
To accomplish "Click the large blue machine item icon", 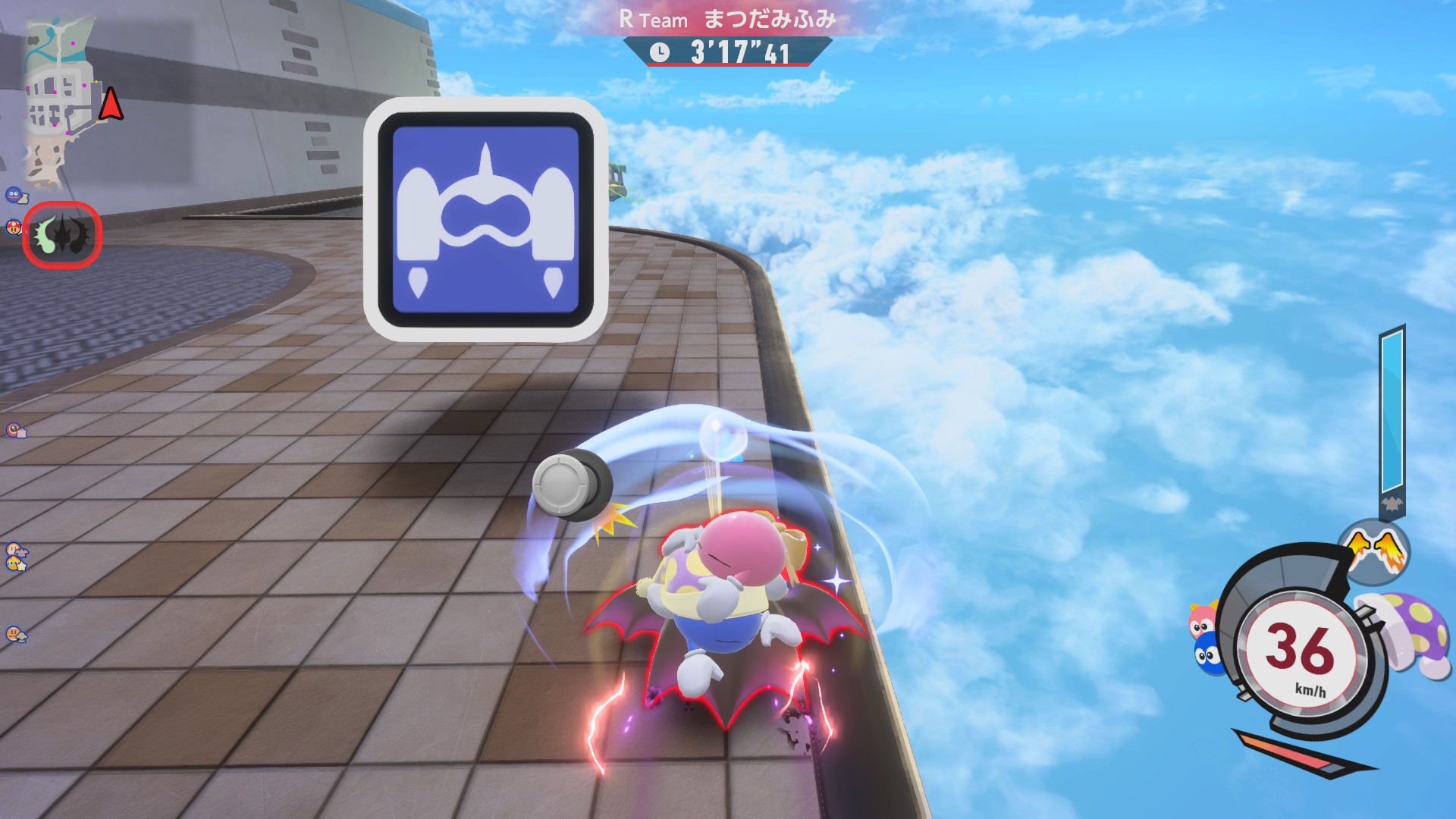I will click(x=485, y=219).
